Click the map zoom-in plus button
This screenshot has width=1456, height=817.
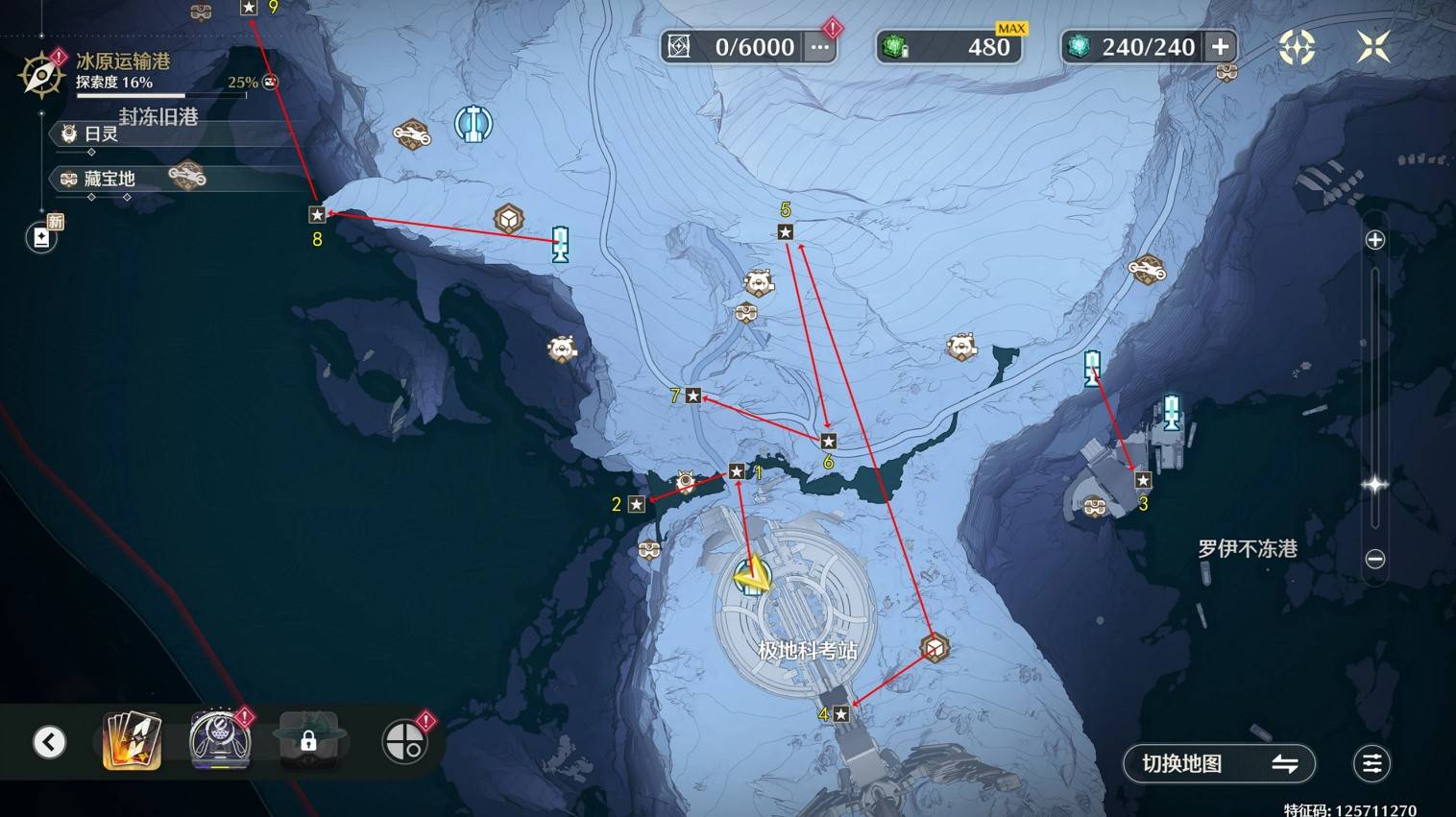pyautogui.click(x=1374, y=240)
